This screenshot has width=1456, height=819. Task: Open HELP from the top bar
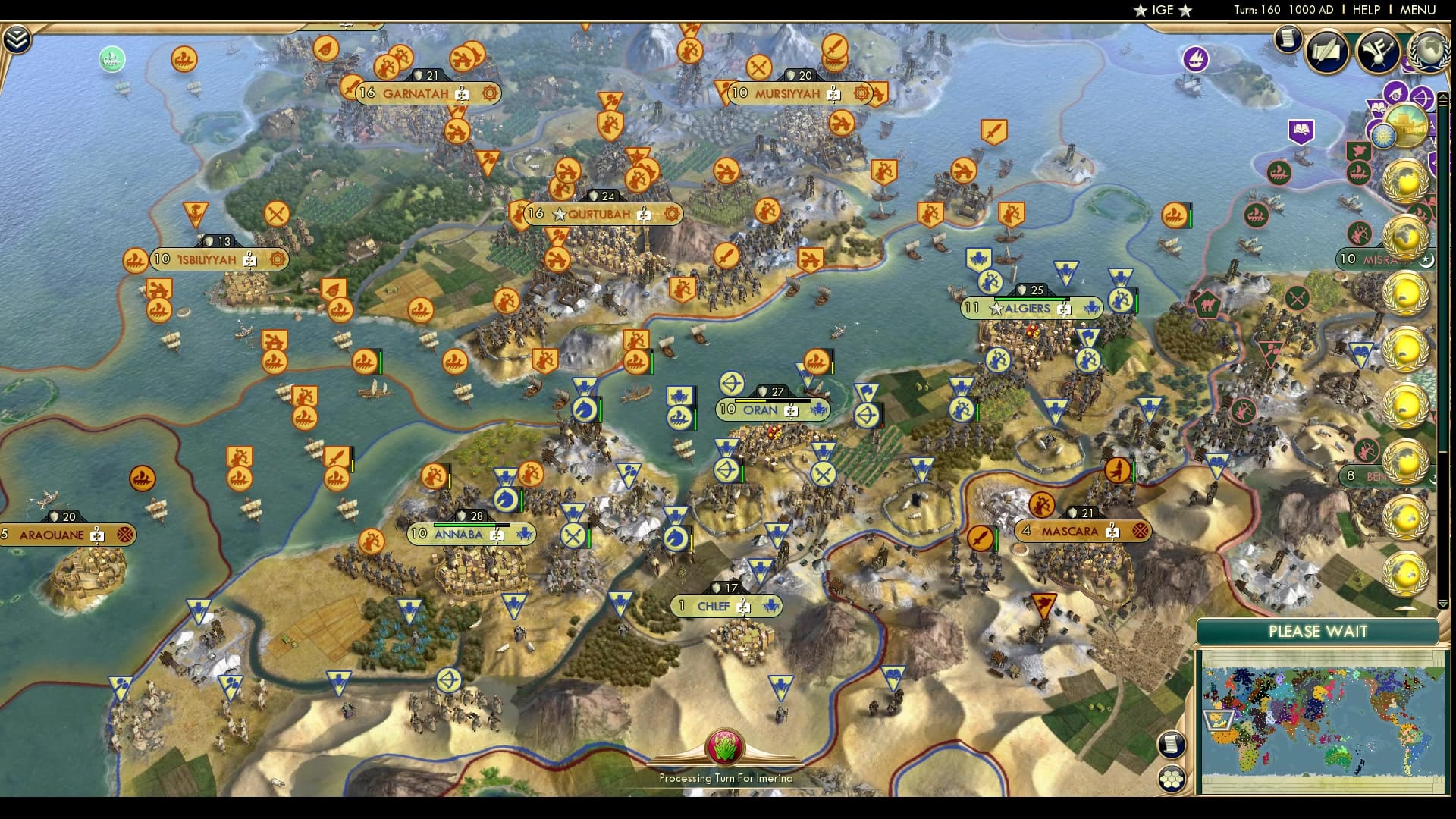click(1365, 11)
